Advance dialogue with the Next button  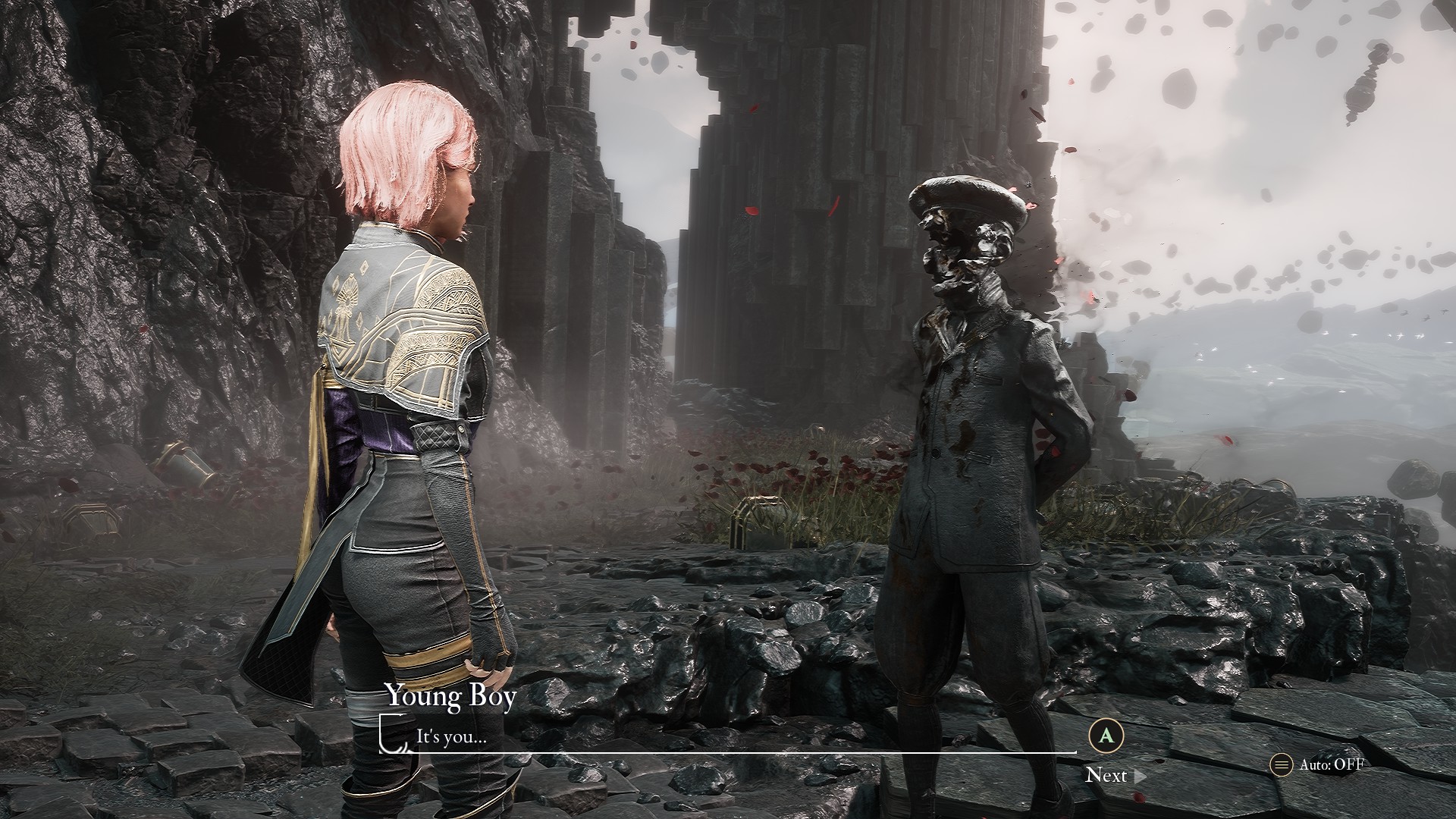(x=1114, y=775)
